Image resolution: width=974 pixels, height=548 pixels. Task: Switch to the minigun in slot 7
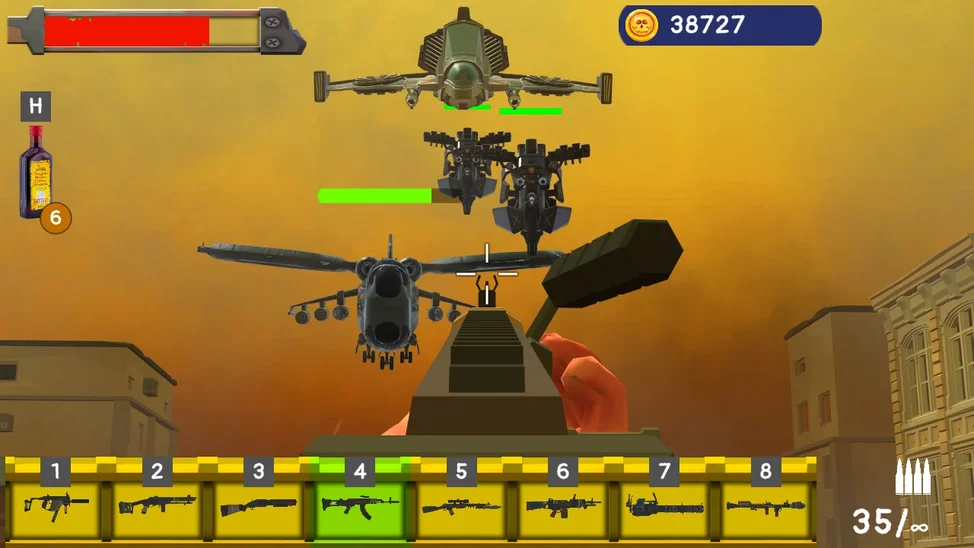(x=664, y=506)
